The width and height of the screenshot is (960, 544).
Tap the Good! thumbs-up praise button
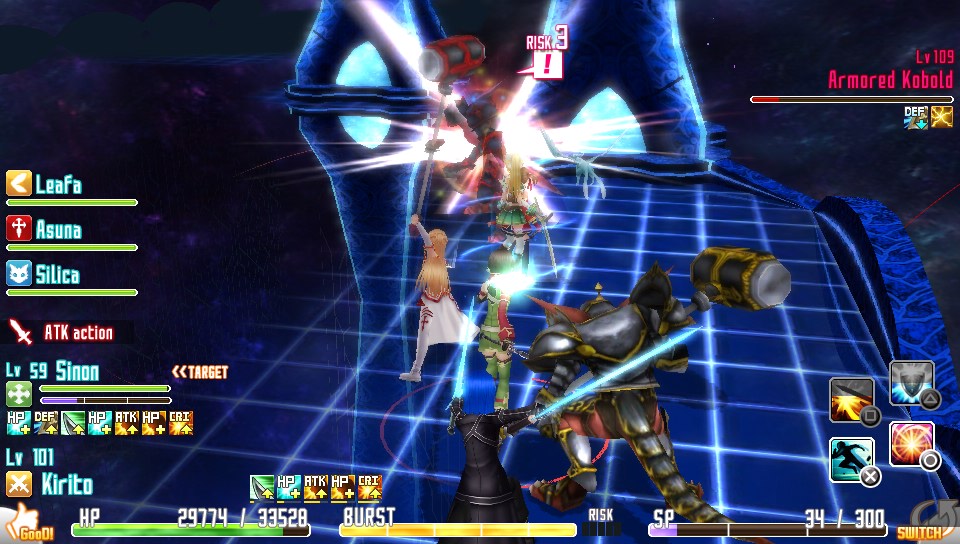coord(30,524)
